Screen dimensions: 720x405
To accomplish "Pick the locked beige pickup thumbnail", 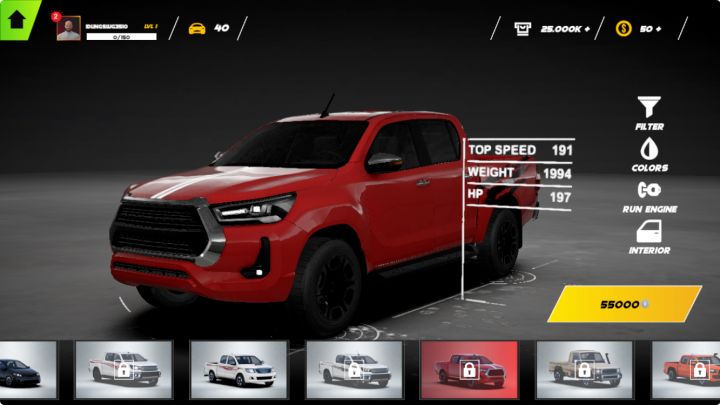I will (584, 370).
